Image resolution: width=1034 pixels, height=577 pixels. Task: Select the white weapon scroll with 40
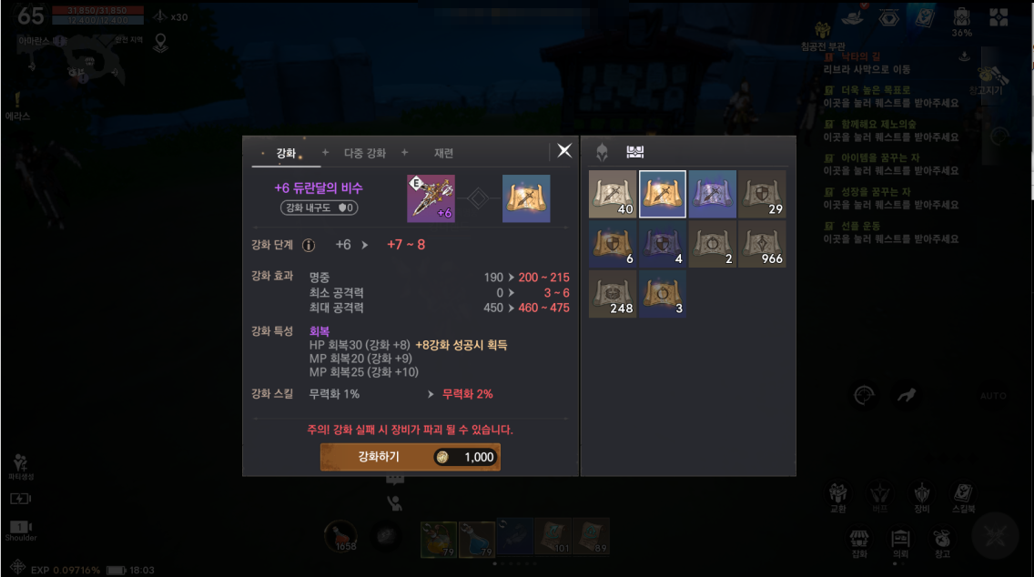[x=613, y=194]
